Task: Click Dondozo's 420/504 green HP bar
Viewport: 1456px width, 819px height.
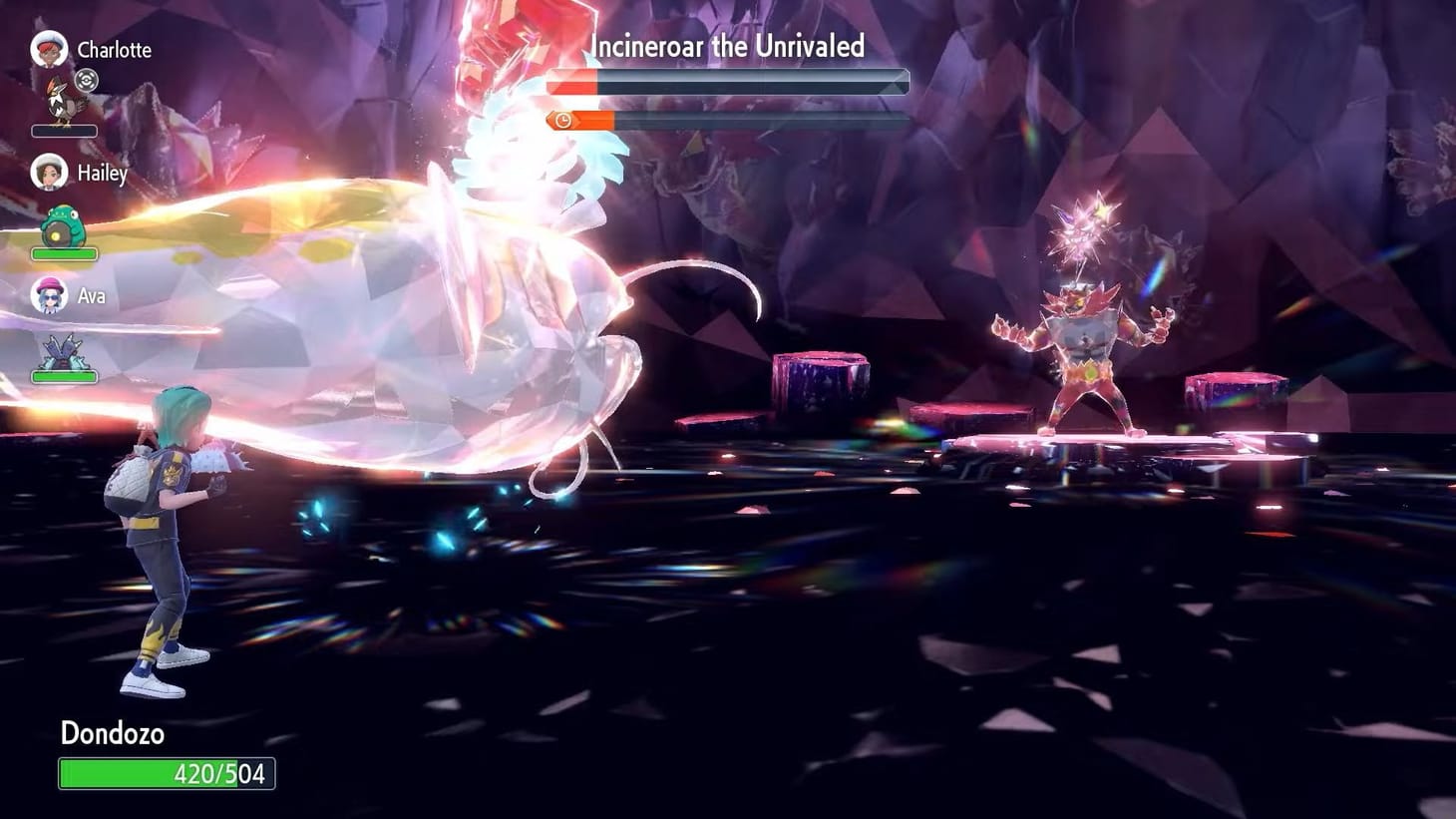Action: [x=168, y=771]
